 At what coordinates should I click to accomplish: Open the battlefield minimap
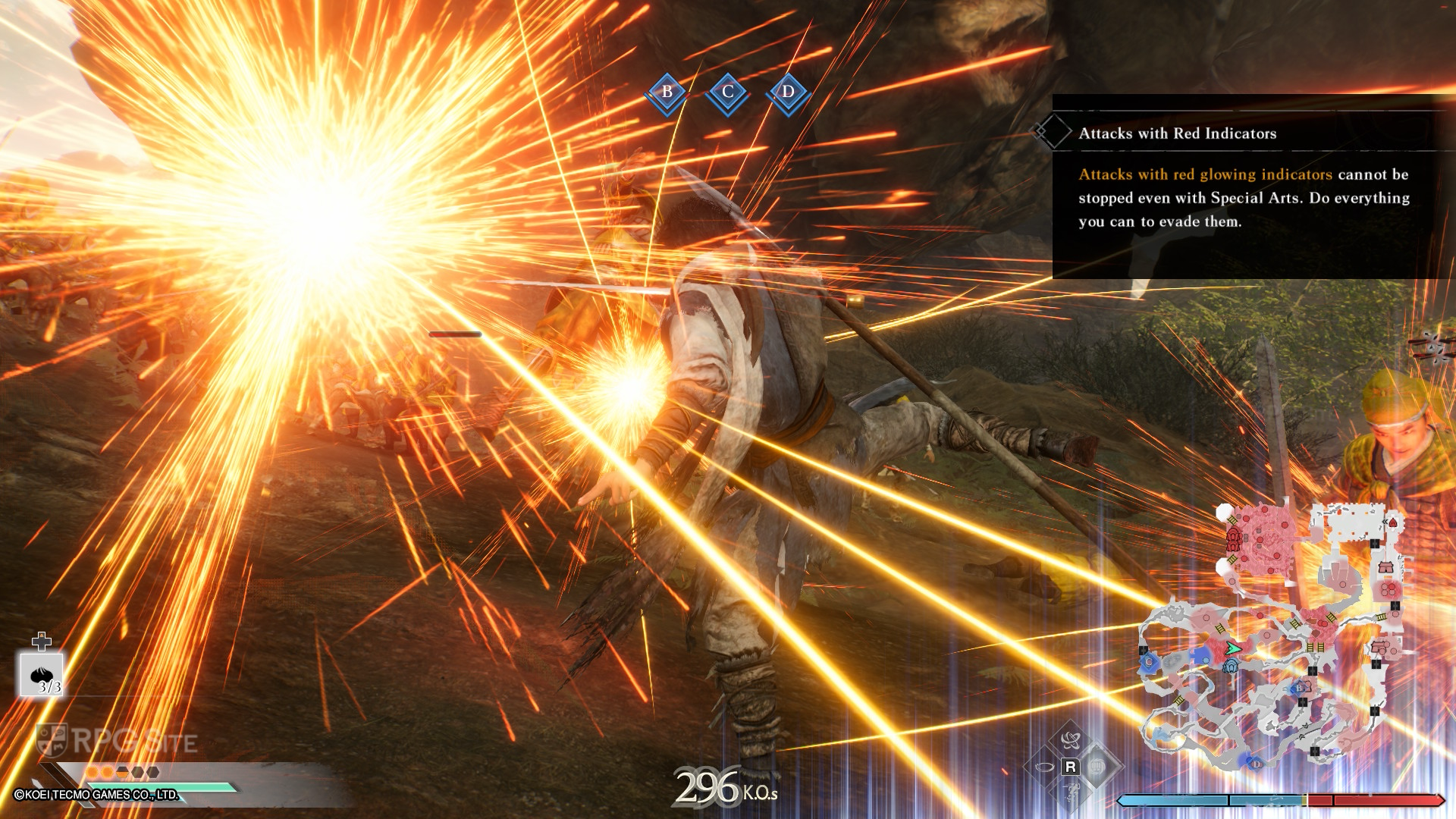[1274, 637]
